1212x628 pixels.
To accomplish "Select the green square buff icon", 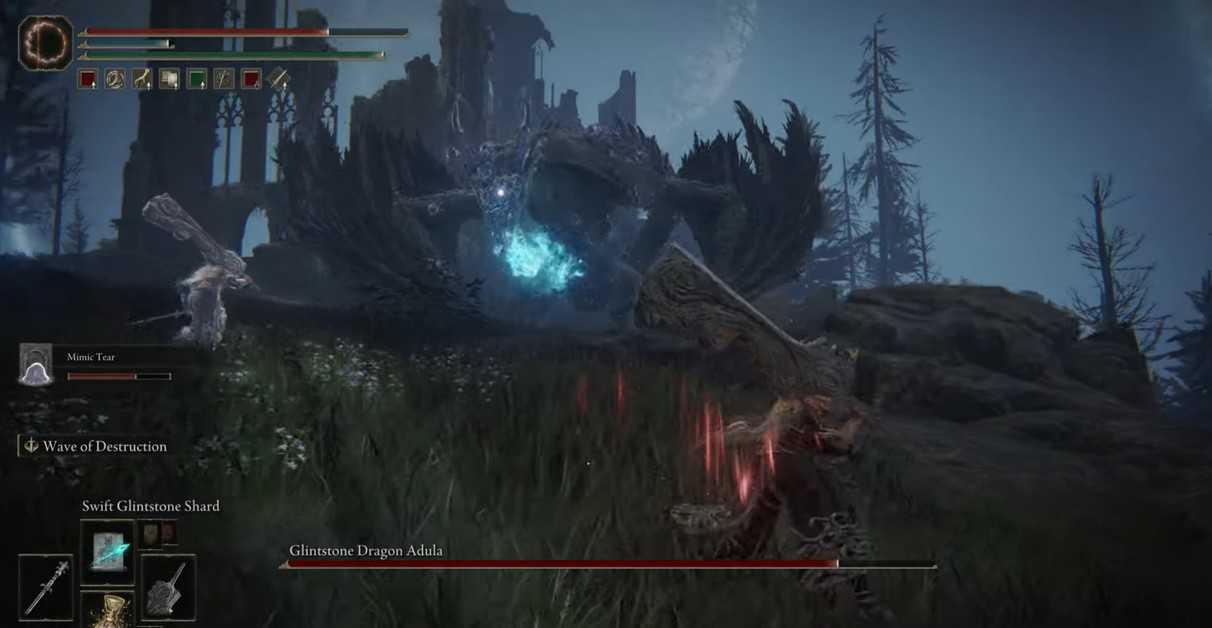I will (x=197, y=79).
